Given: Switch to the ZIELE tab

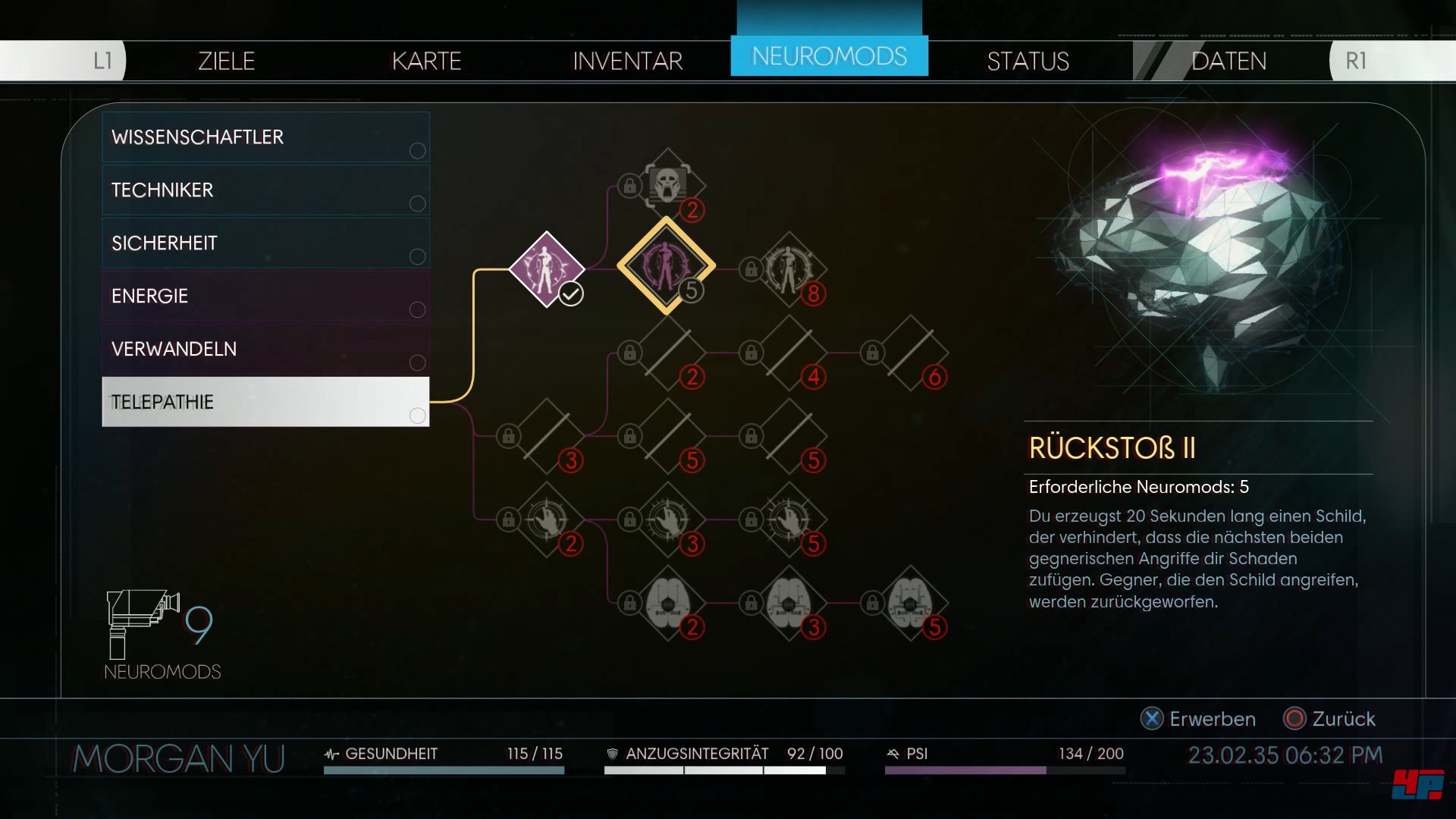Looking at the screenshot, I should tap(226, 61).
